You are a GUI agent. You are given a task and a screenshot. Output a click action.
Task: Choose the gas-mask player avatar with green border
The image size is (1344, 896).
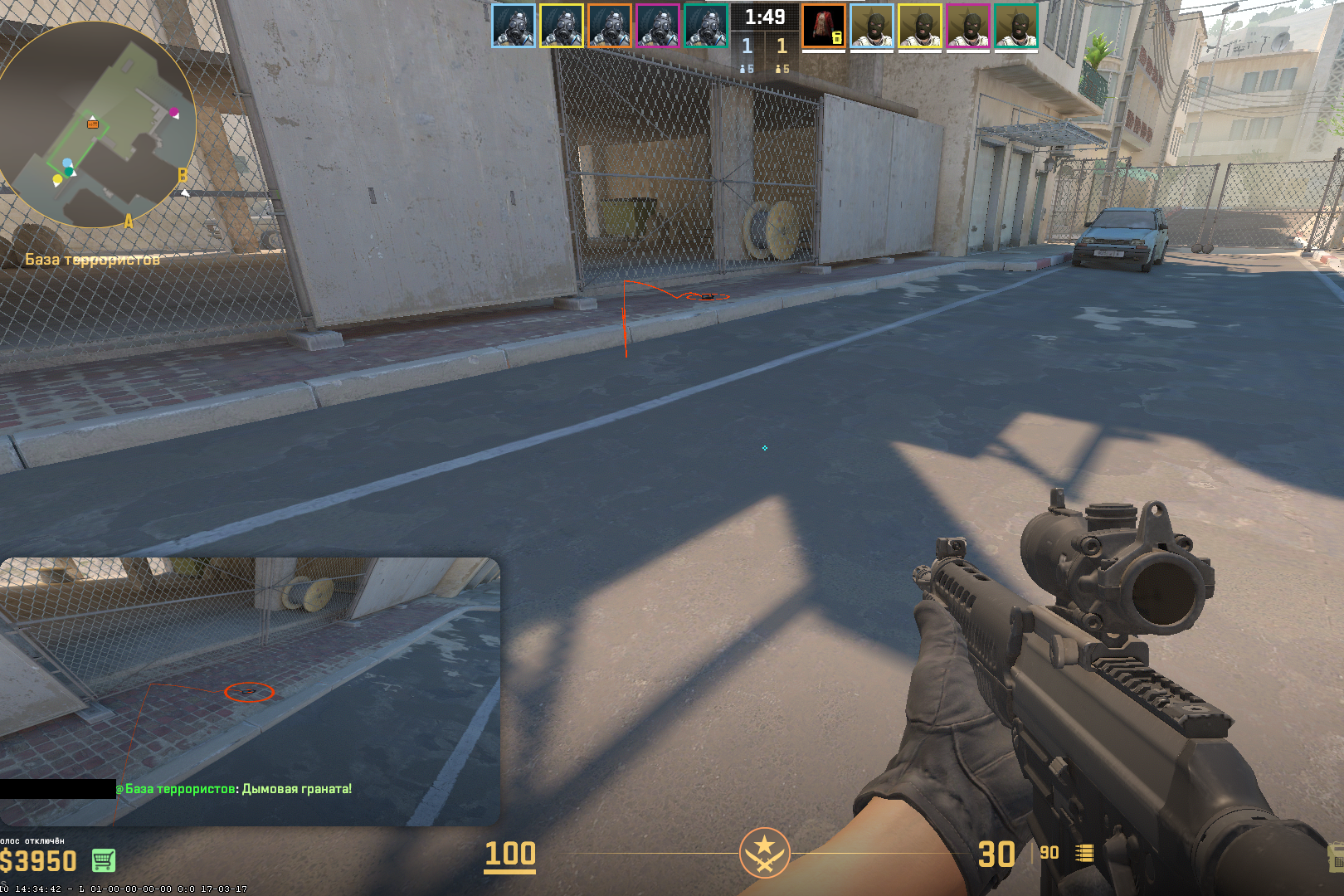(x=705, y=26)
